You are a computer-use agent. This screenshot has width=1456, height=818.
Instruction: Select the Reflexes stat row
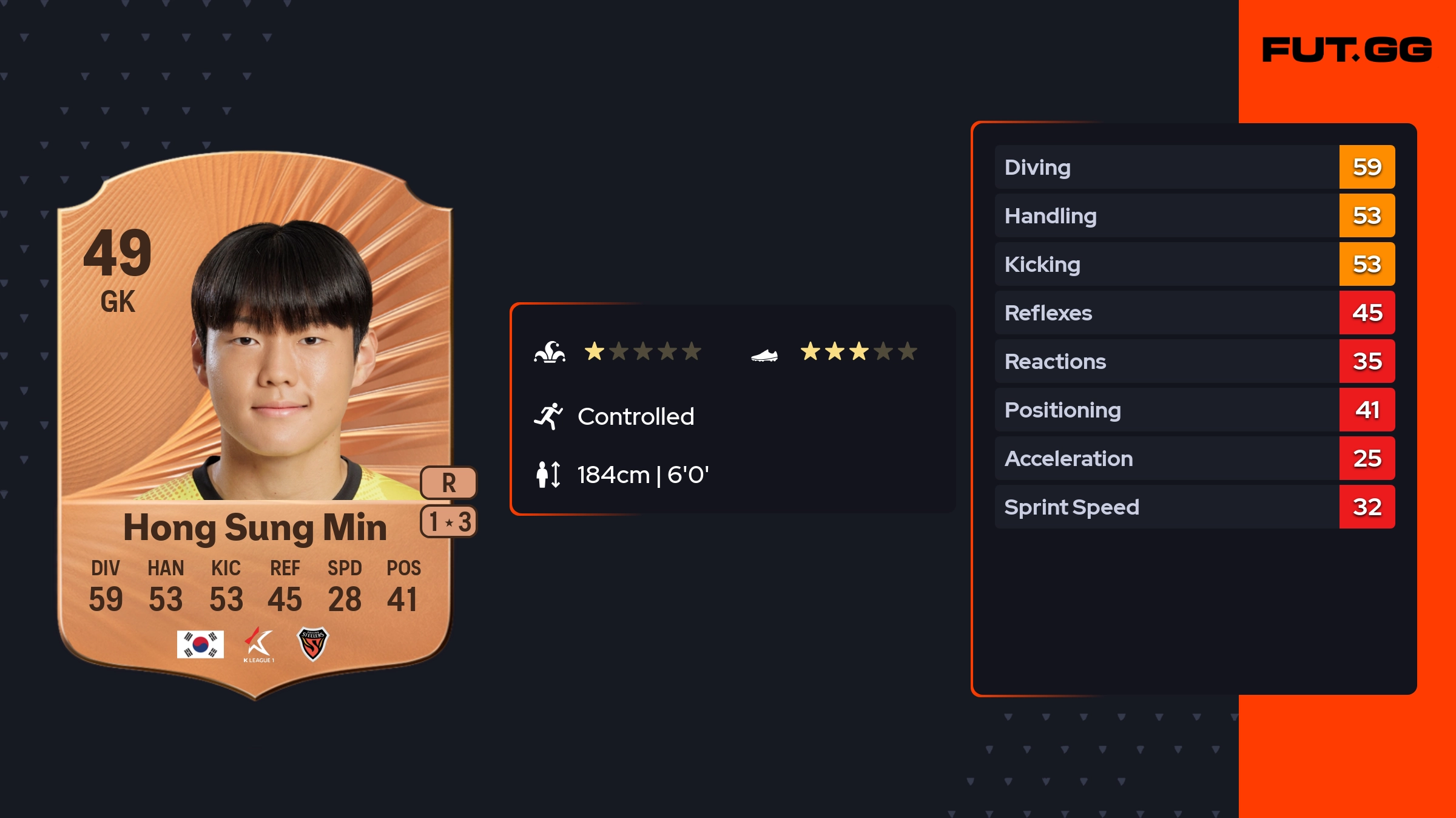click(x=1194, y=313)
